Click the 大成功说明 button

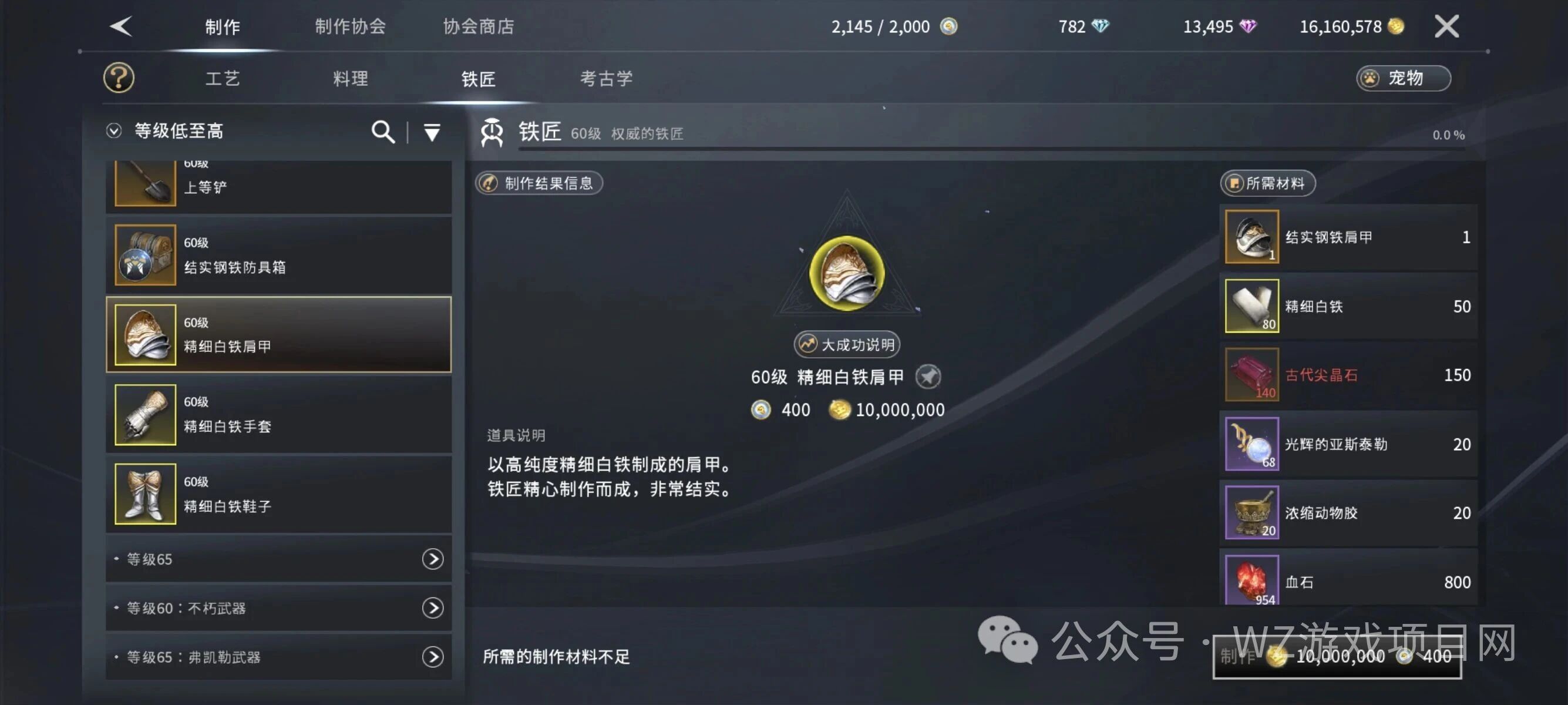(x=846, y=344)
